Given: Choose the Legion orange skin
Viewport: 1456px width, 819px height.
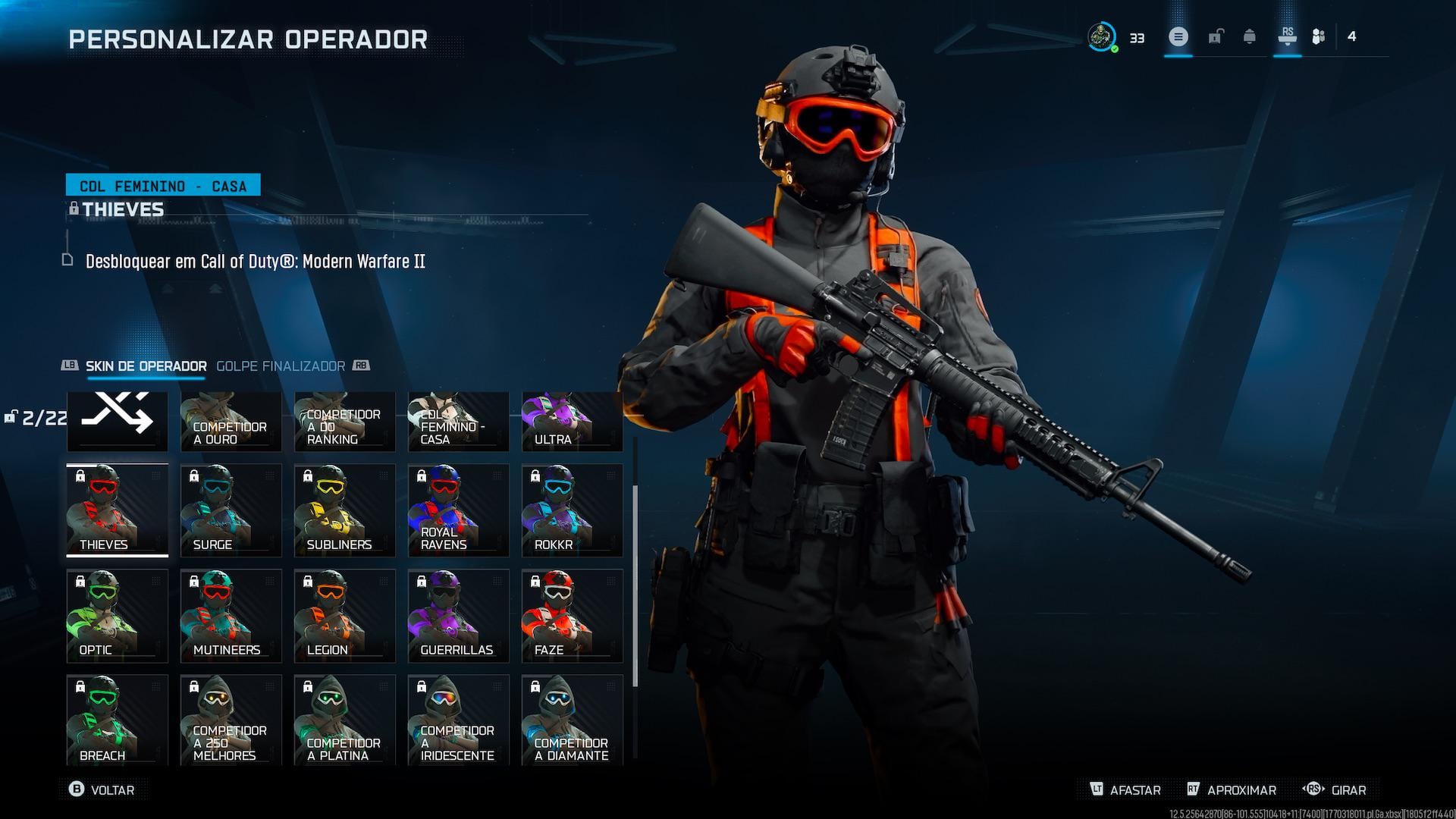Looking at the screenshot, I should coord(345,615).
